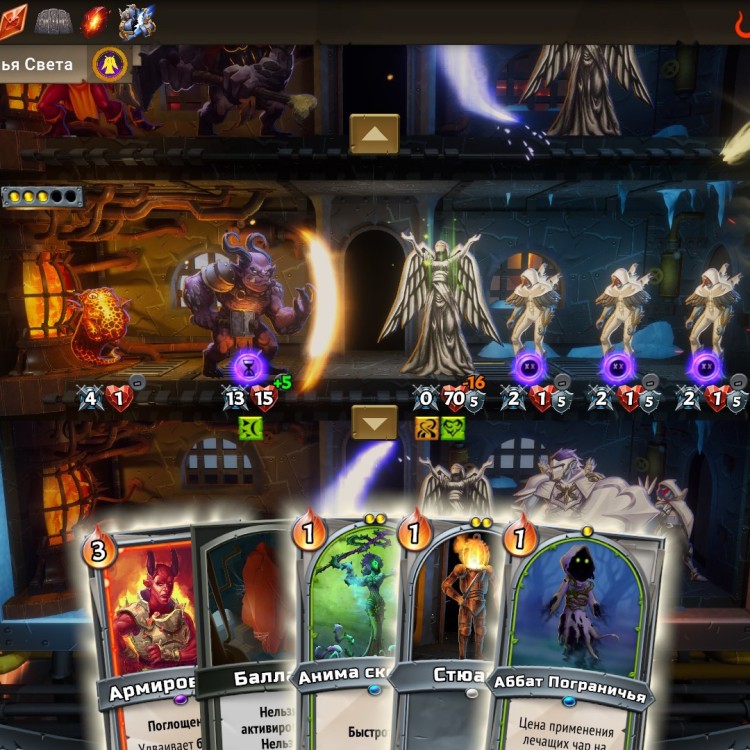The width and height of the screenshot is (750, 750).
Task: Show the purple winged boss emblem details
Action: point(109,65)
